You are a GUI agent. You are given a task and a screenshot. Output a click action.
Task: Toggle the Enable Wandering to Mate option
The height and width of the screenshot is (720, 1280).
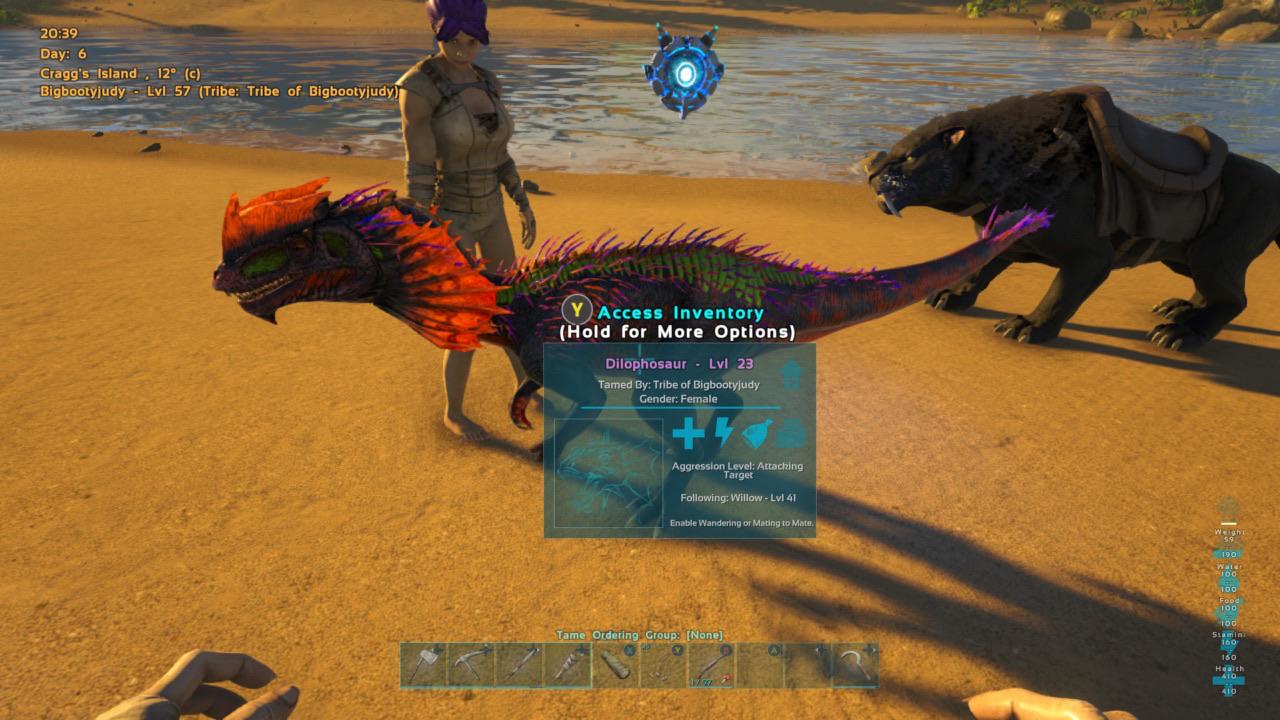pyautogui.click(x=742, y=522)
